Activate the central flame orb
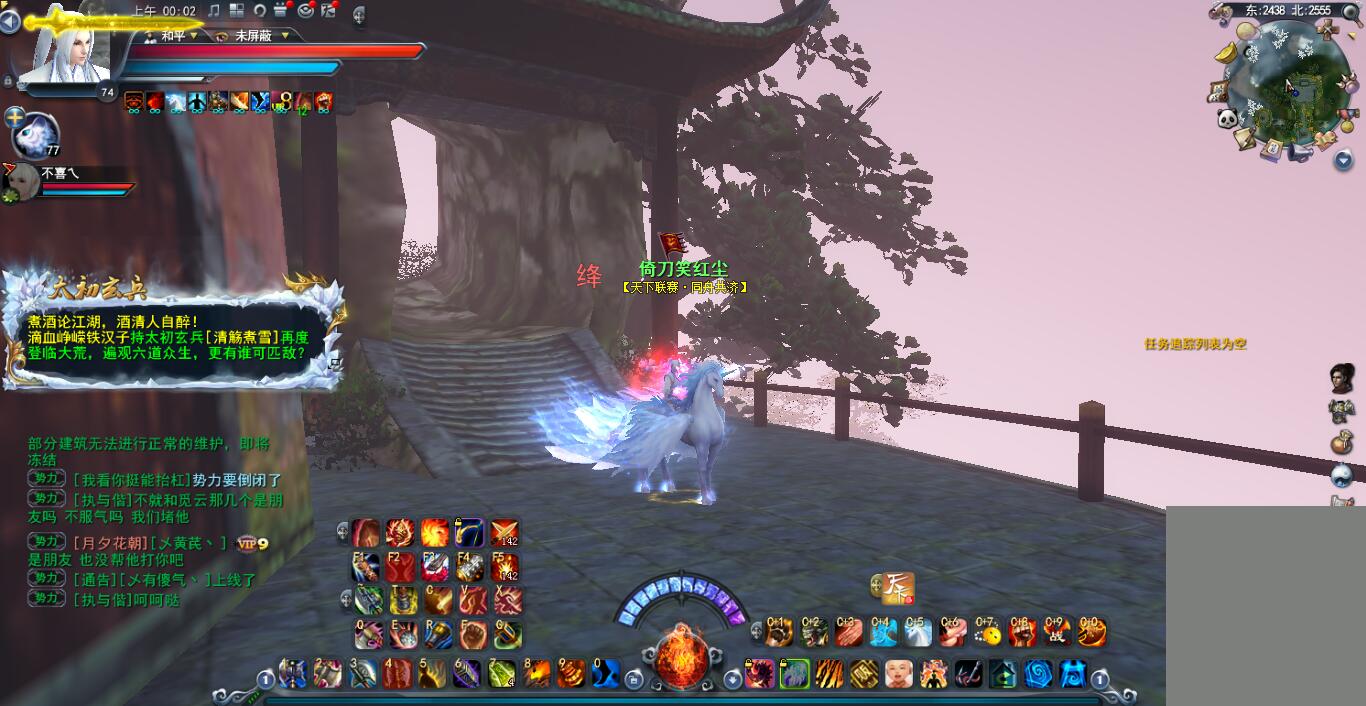Image resolution: width=1366 pixels, height=706 pixels. tap(683, 656)
